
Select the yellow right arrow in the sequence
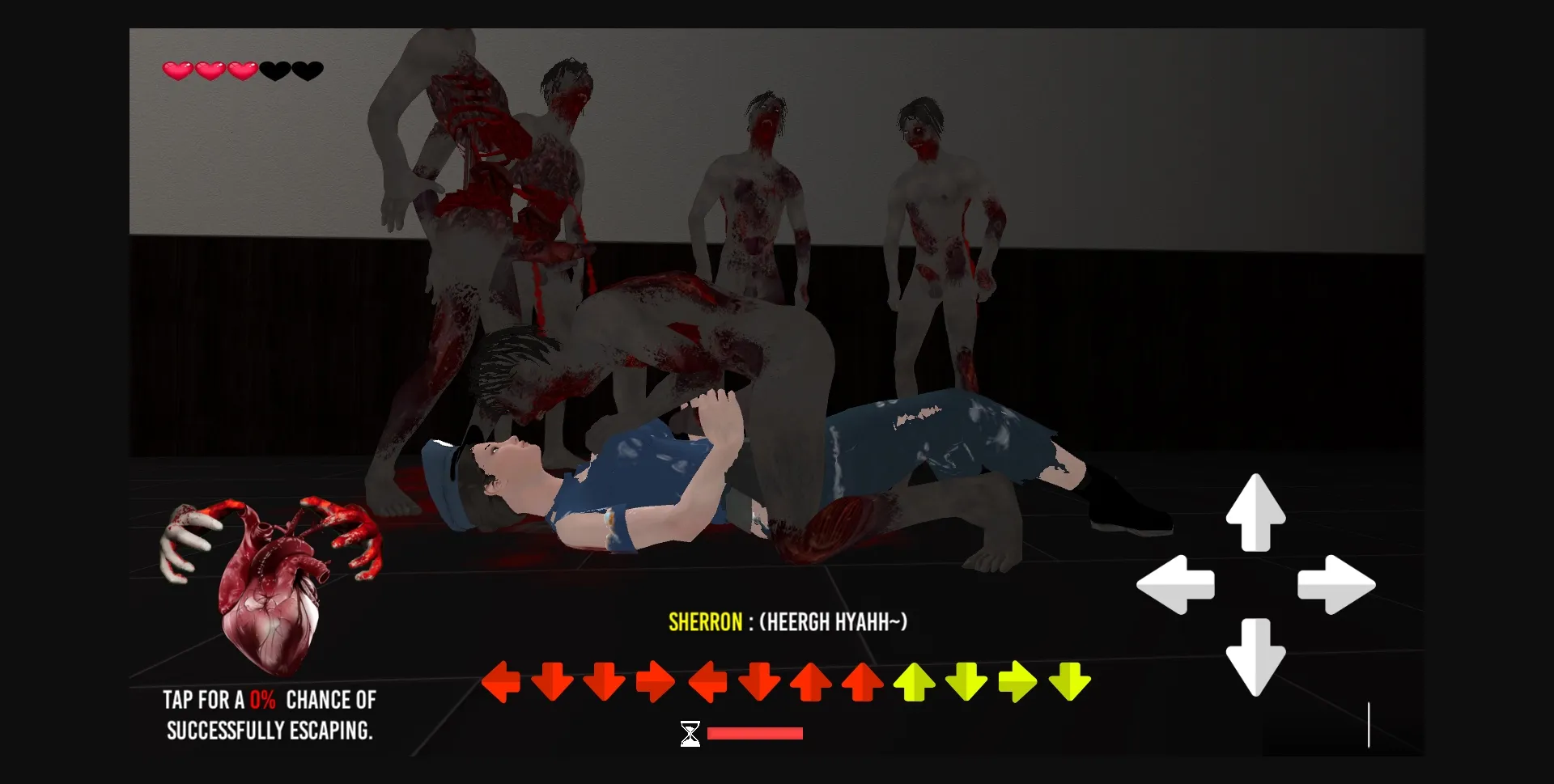[1018, 682]
